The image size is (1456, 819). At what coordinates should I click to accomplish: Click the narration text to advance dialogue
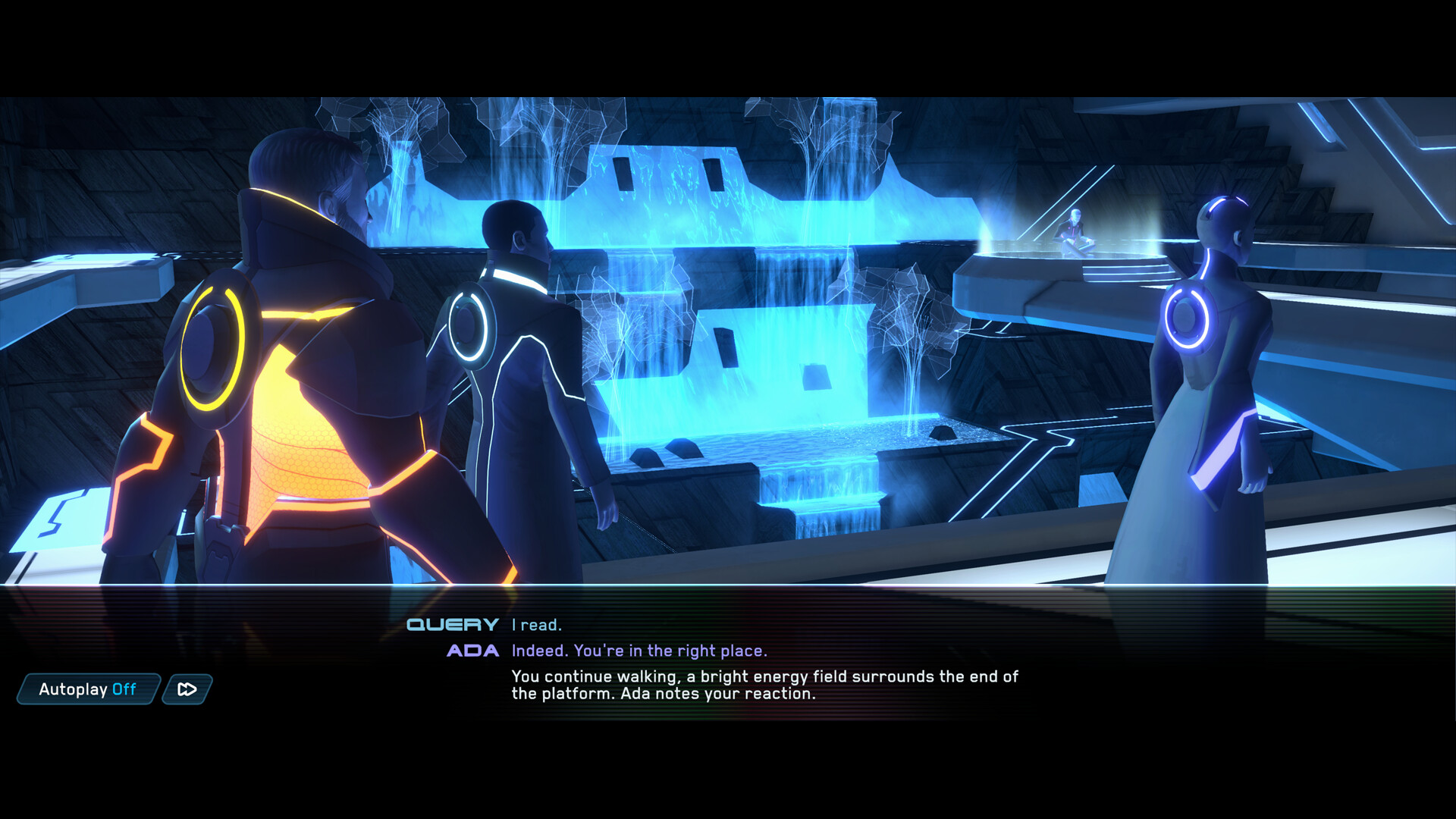(x=765, y=685)
